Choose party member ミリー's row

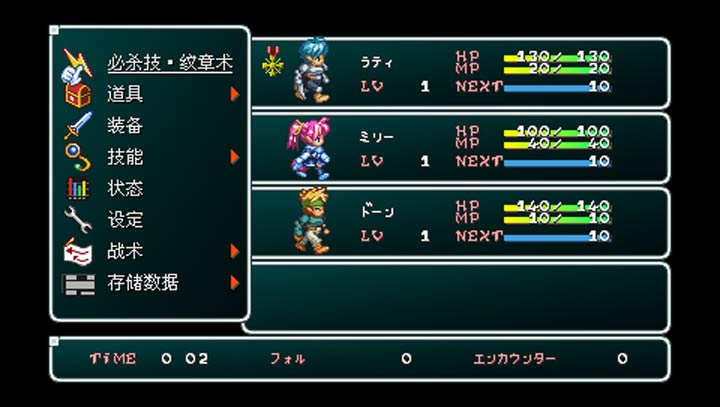pyautogui.click(x=456, y=148)
